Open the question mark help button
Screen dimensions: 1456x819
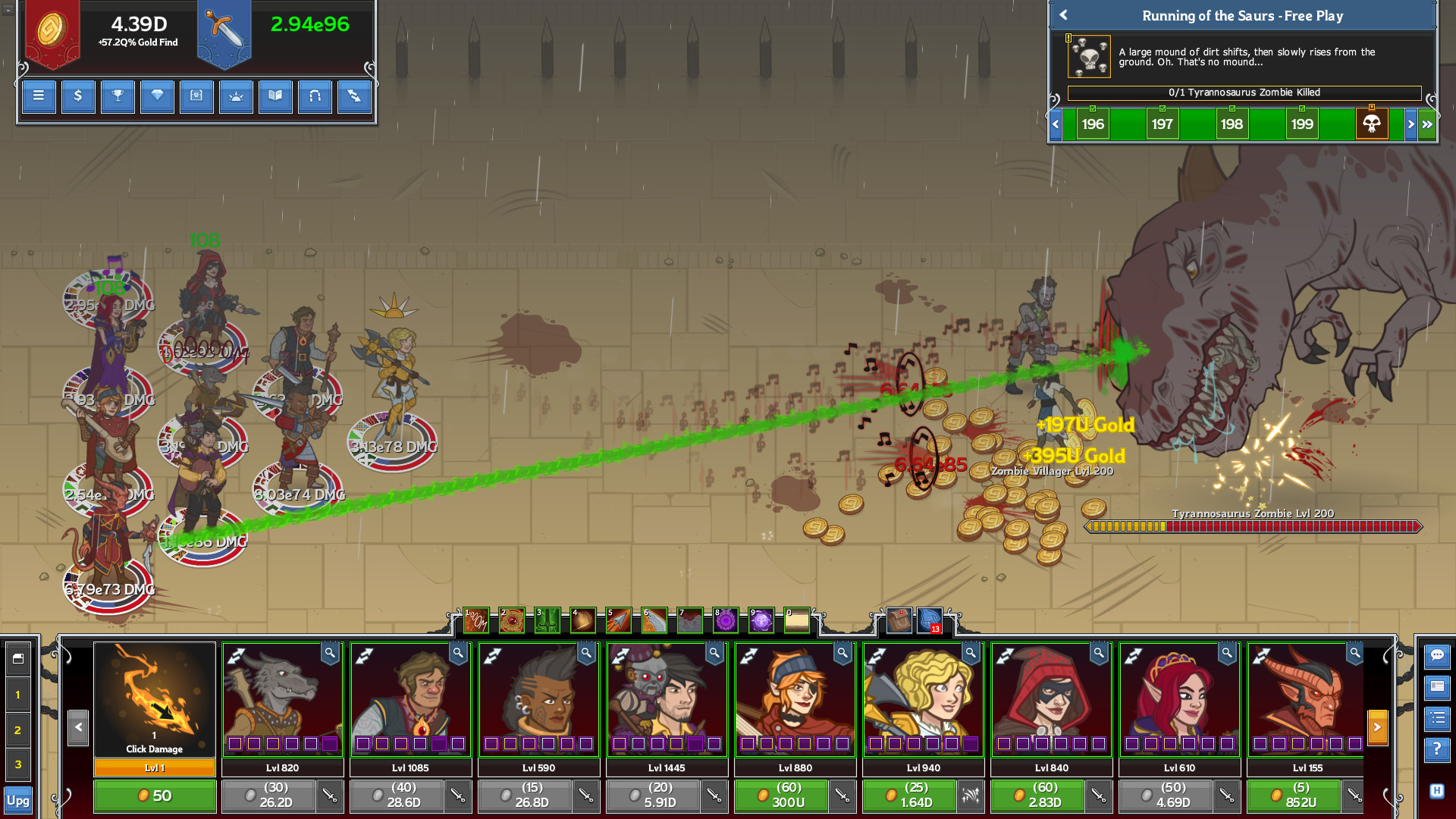1437,750
